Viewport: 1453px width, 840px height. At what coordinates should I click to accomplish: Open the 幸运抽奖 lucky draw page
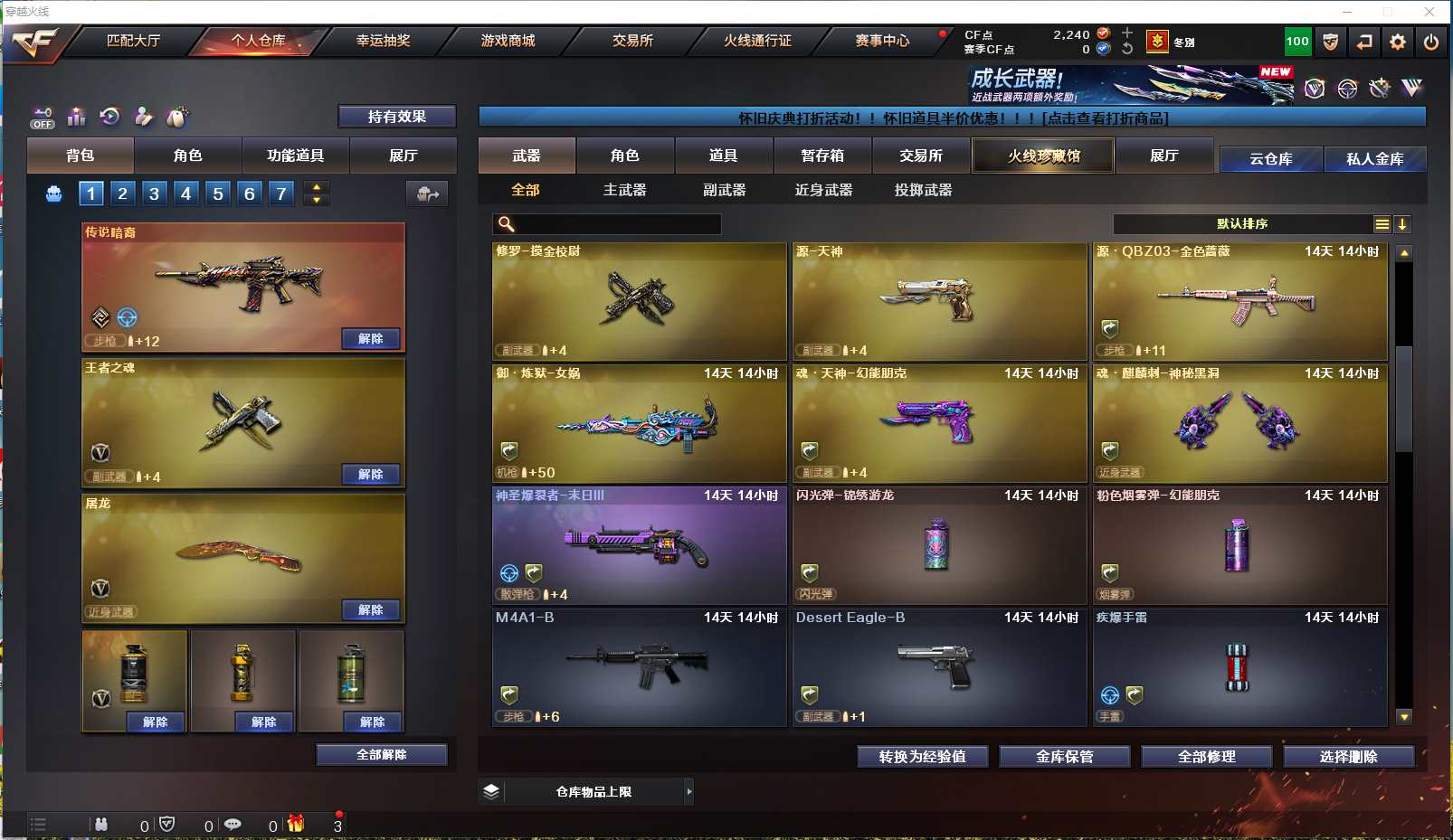point(383,41)
